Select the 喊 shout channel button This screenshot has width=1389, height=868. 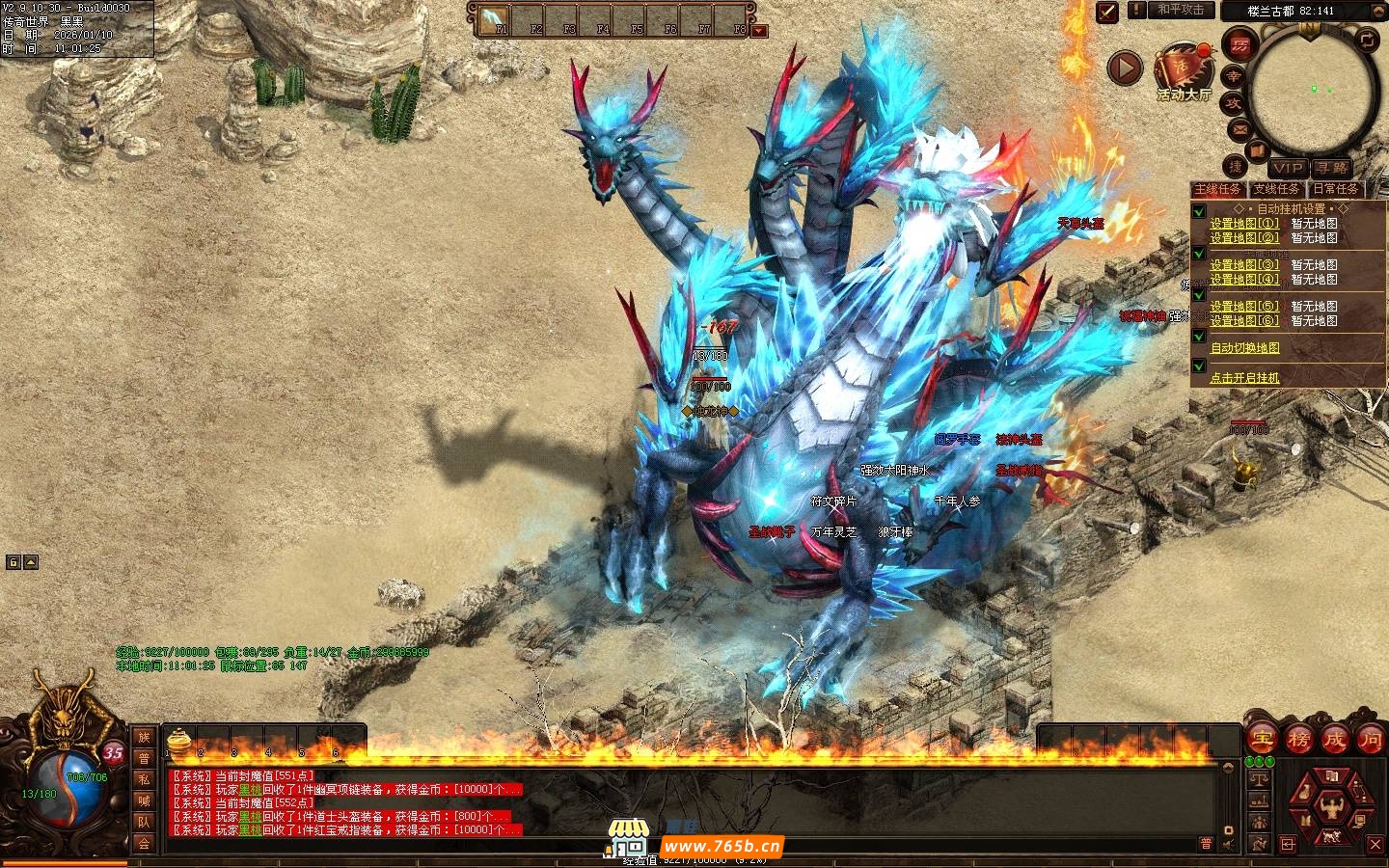point(144,800)
